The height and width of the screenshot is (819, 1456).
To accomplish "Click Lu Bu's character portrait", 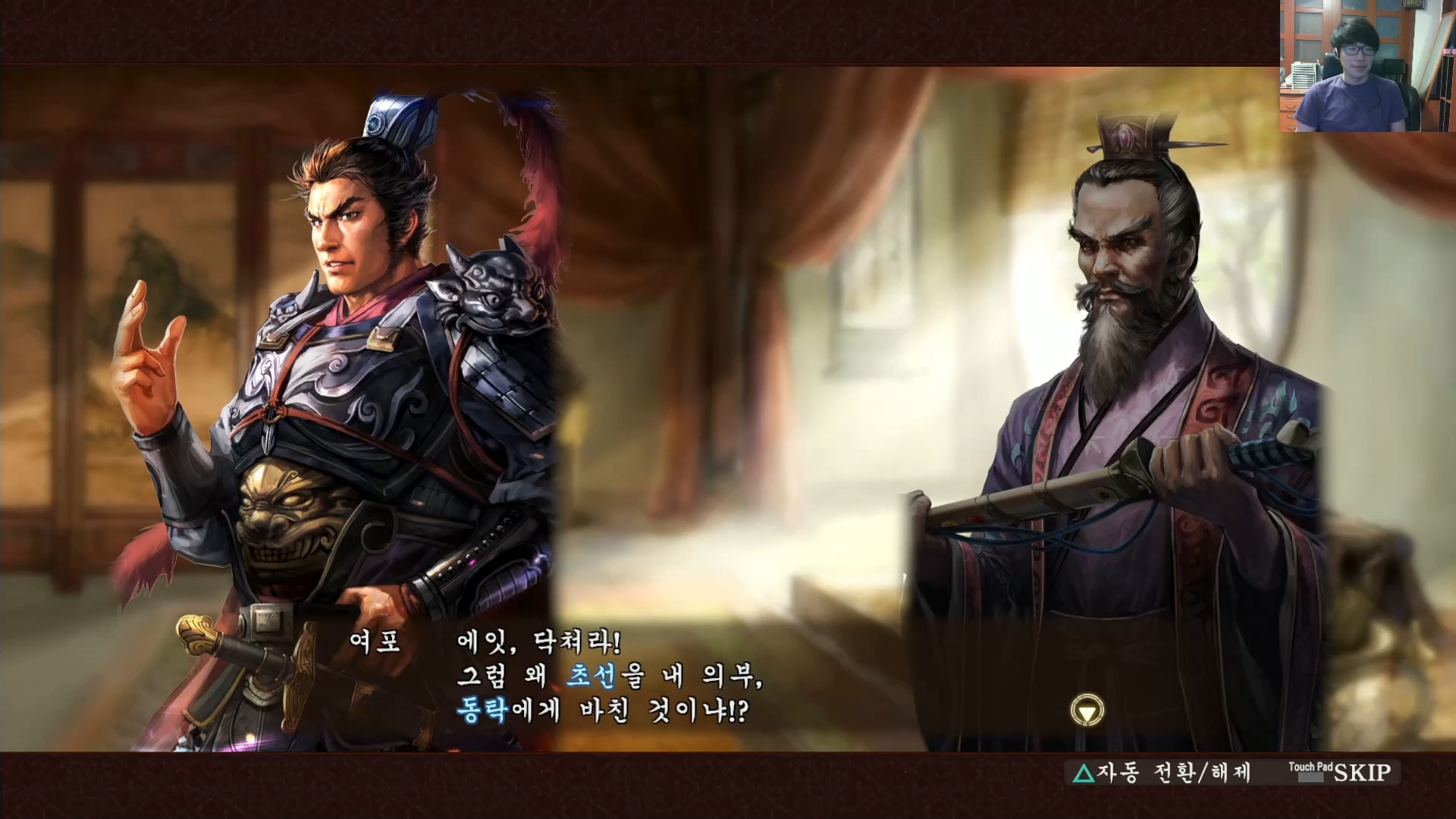I will (341, 341).
